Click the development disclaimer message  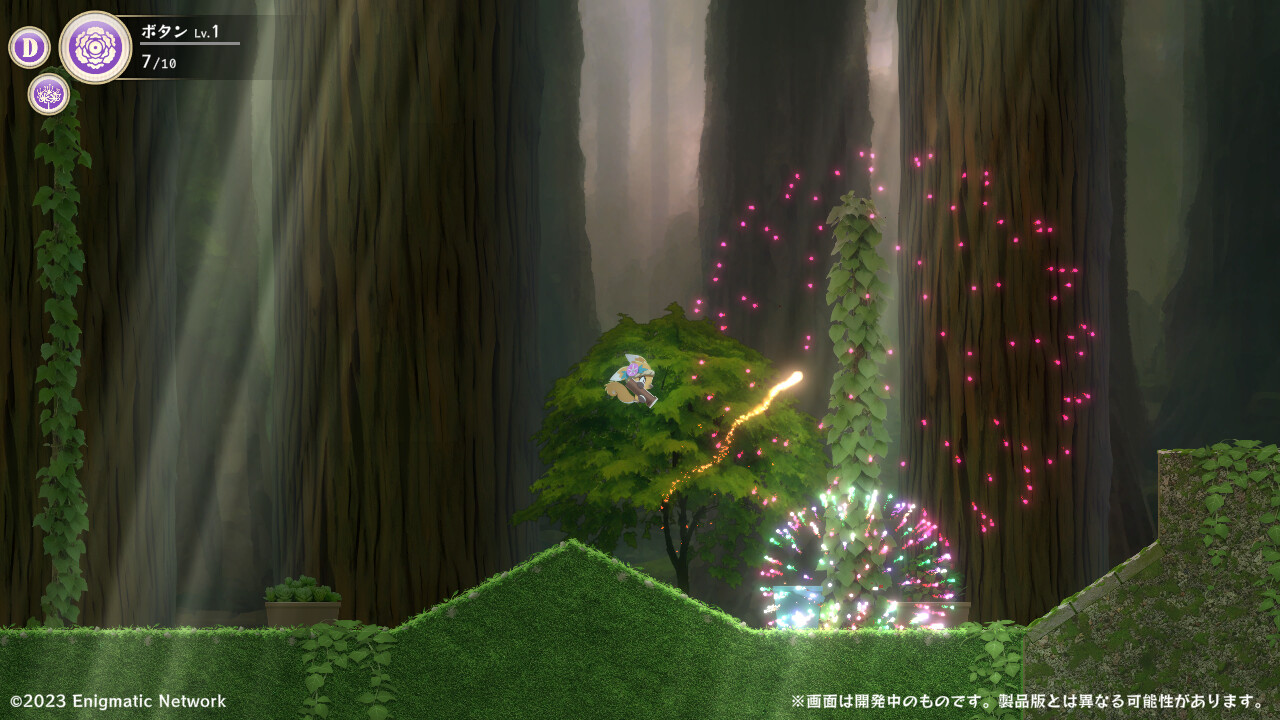1023,702
